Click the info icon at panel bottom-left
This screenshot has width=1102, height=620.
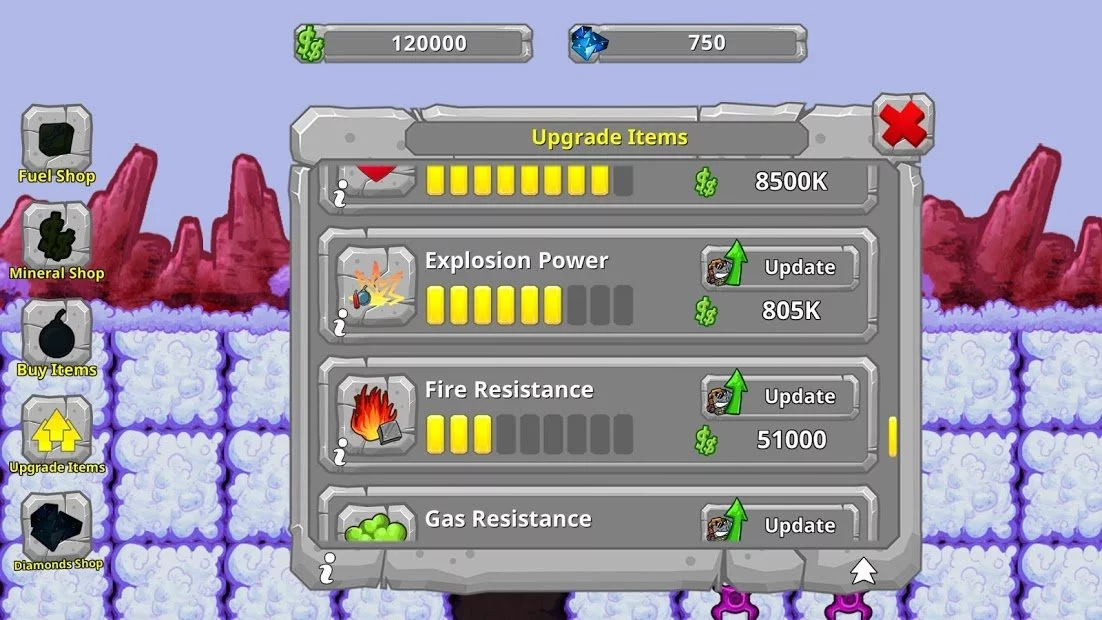[x=326, y=571]
